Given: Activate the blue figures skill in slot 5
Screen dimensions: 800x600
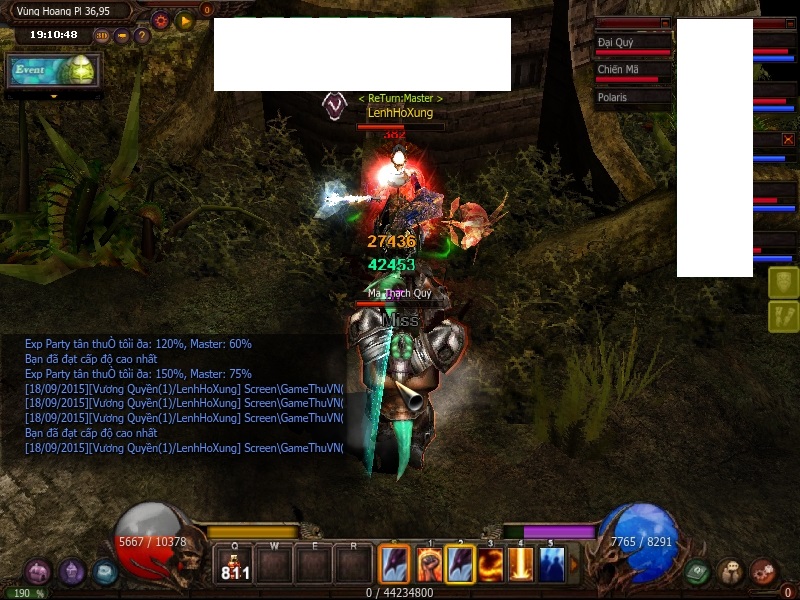Looking at the screenshot, I should (552, 565).
